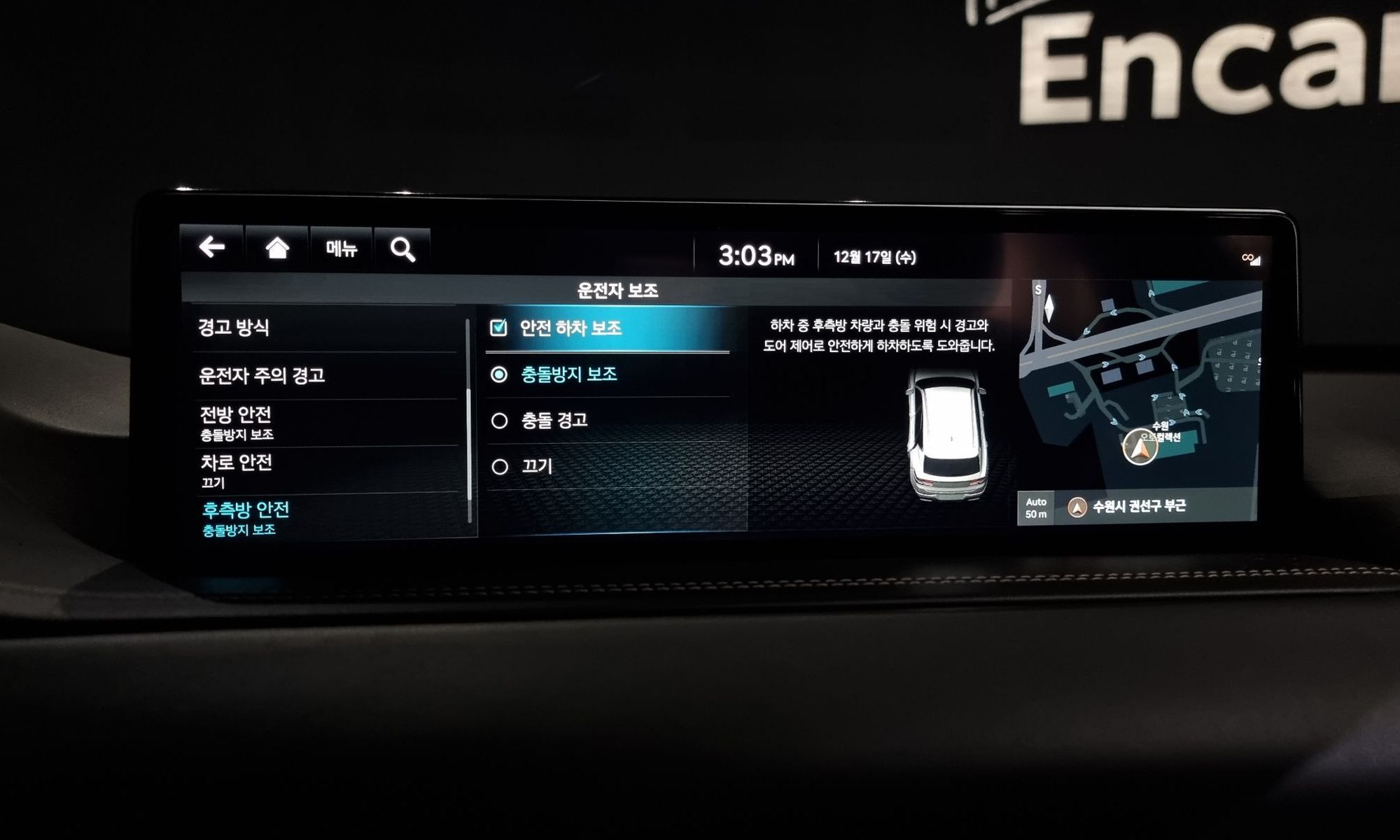The height and width of the screenshot is (840, 1400).
Task: Tap the back arrow button
Action: [x=211, y=248]
